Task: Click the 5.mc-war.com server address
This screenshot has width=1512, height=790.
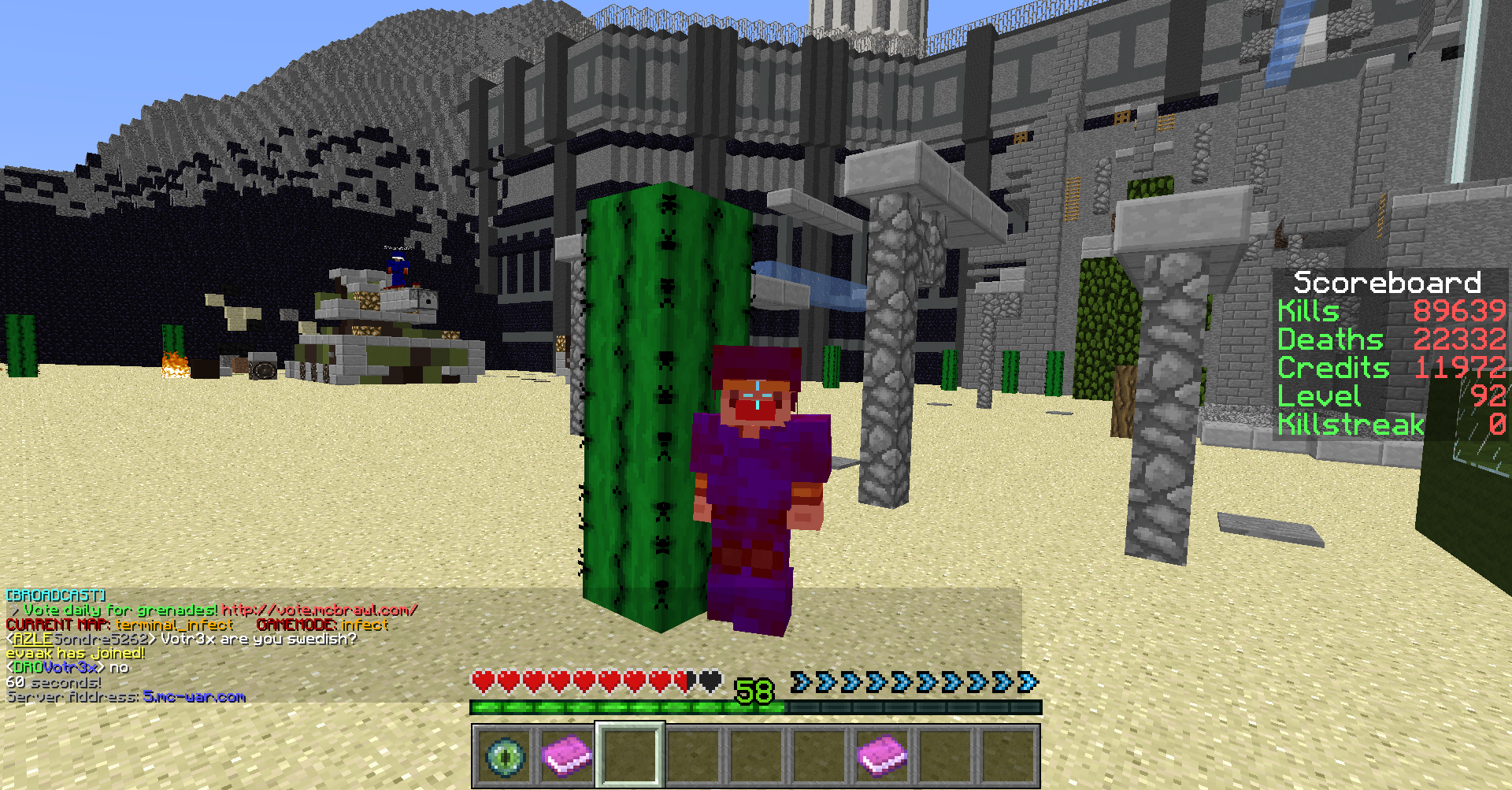Action: 195,697
